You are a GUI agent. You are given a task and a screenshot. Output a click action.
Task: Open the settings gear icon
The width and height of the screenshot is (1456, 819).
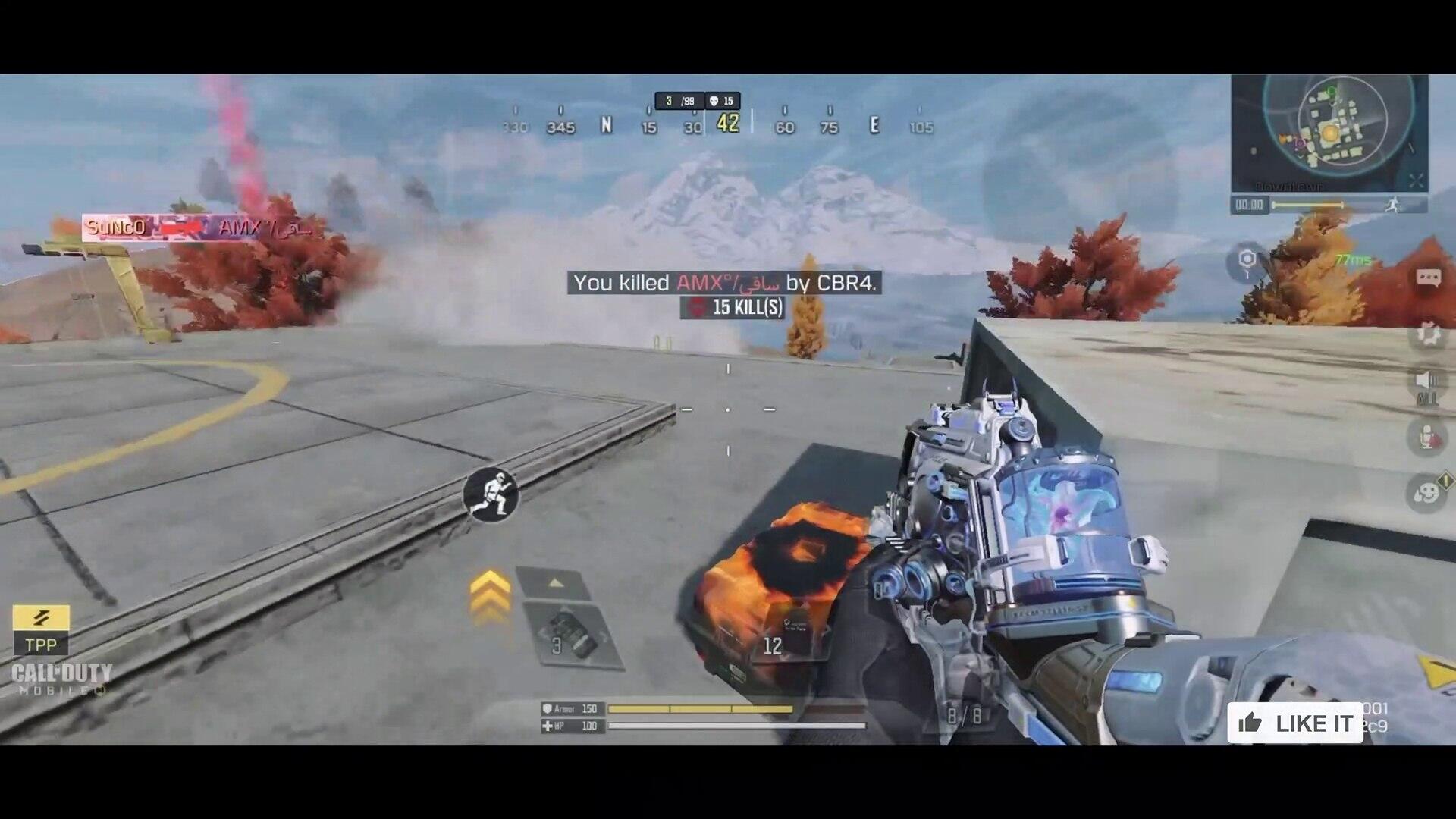1428,334
